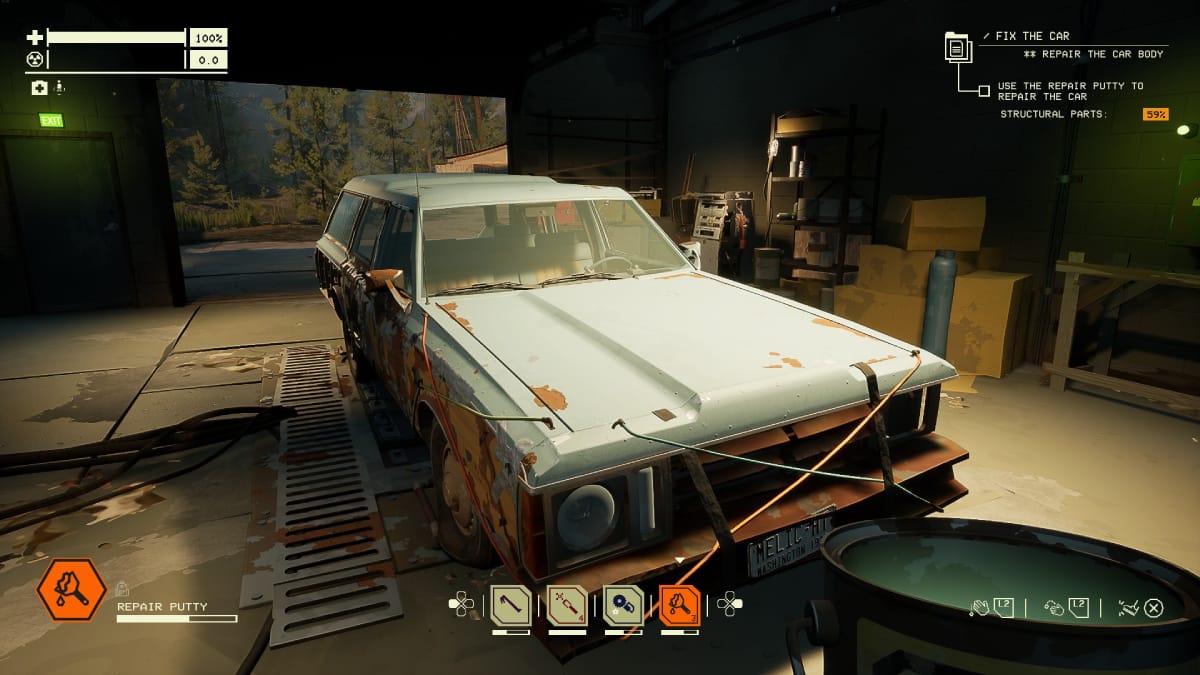Choose the flare hotbar slot
The image size is (1200, 675).
pos(566,606)
